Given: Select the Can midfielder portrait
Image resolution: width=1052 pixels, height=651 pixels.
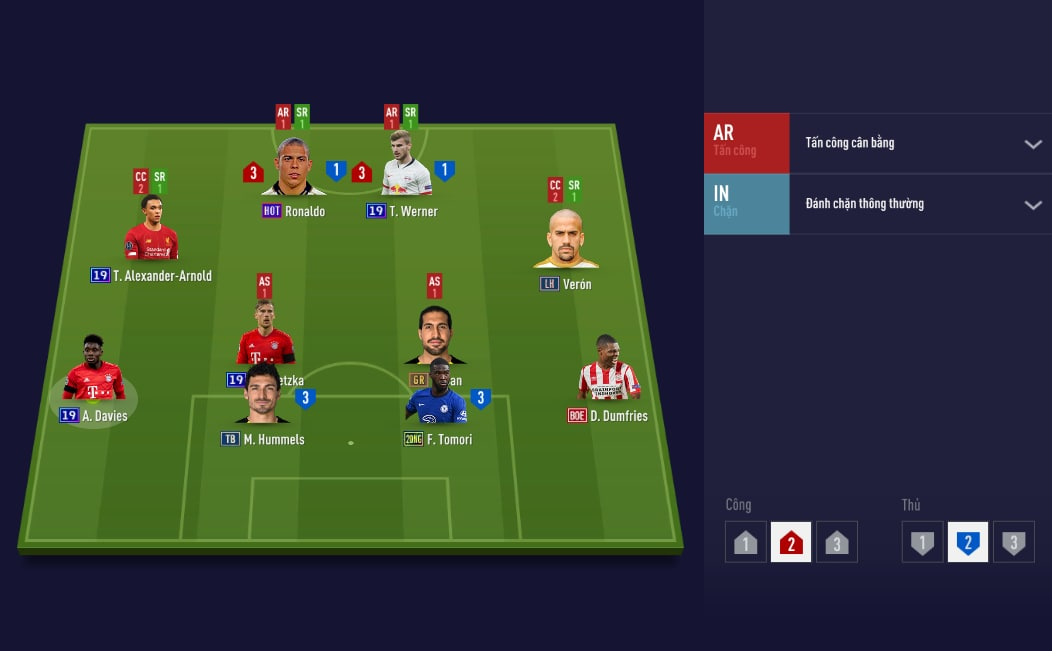Looking at the screenshot, I should (x=435, y=333).
